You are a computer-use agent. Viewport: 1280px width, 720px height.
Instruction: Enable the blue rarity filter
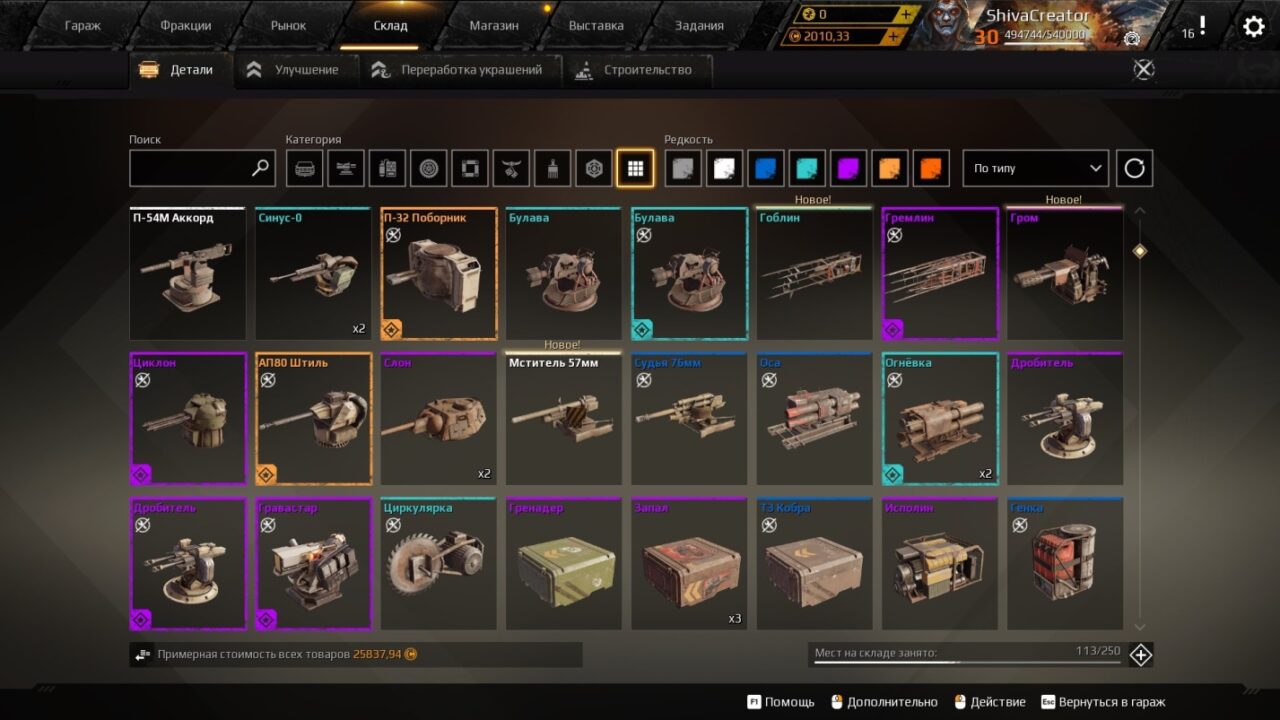(x=768, y=169)
